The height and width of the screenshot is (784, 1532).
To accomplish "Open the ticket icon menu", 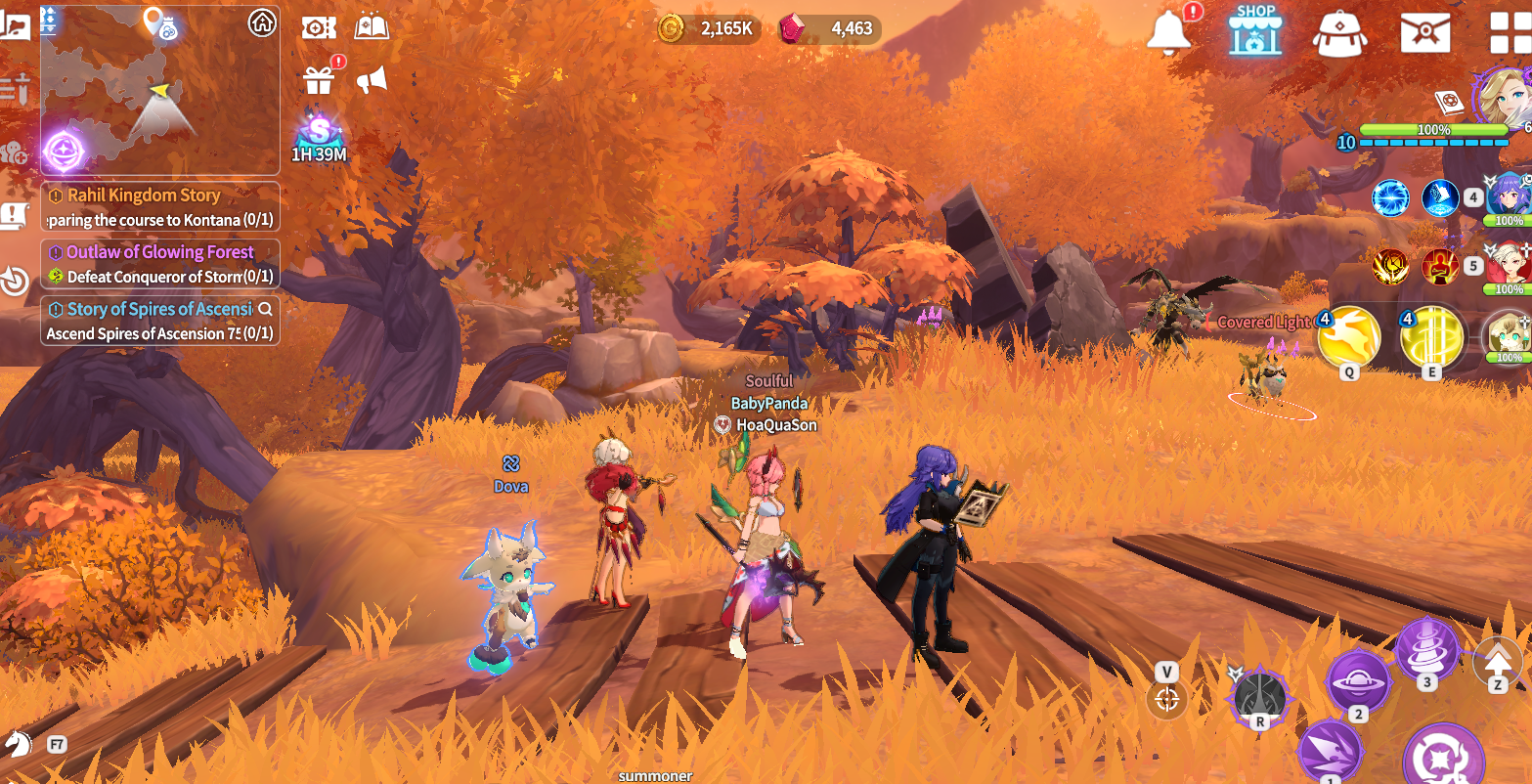I will click(319, 27).
